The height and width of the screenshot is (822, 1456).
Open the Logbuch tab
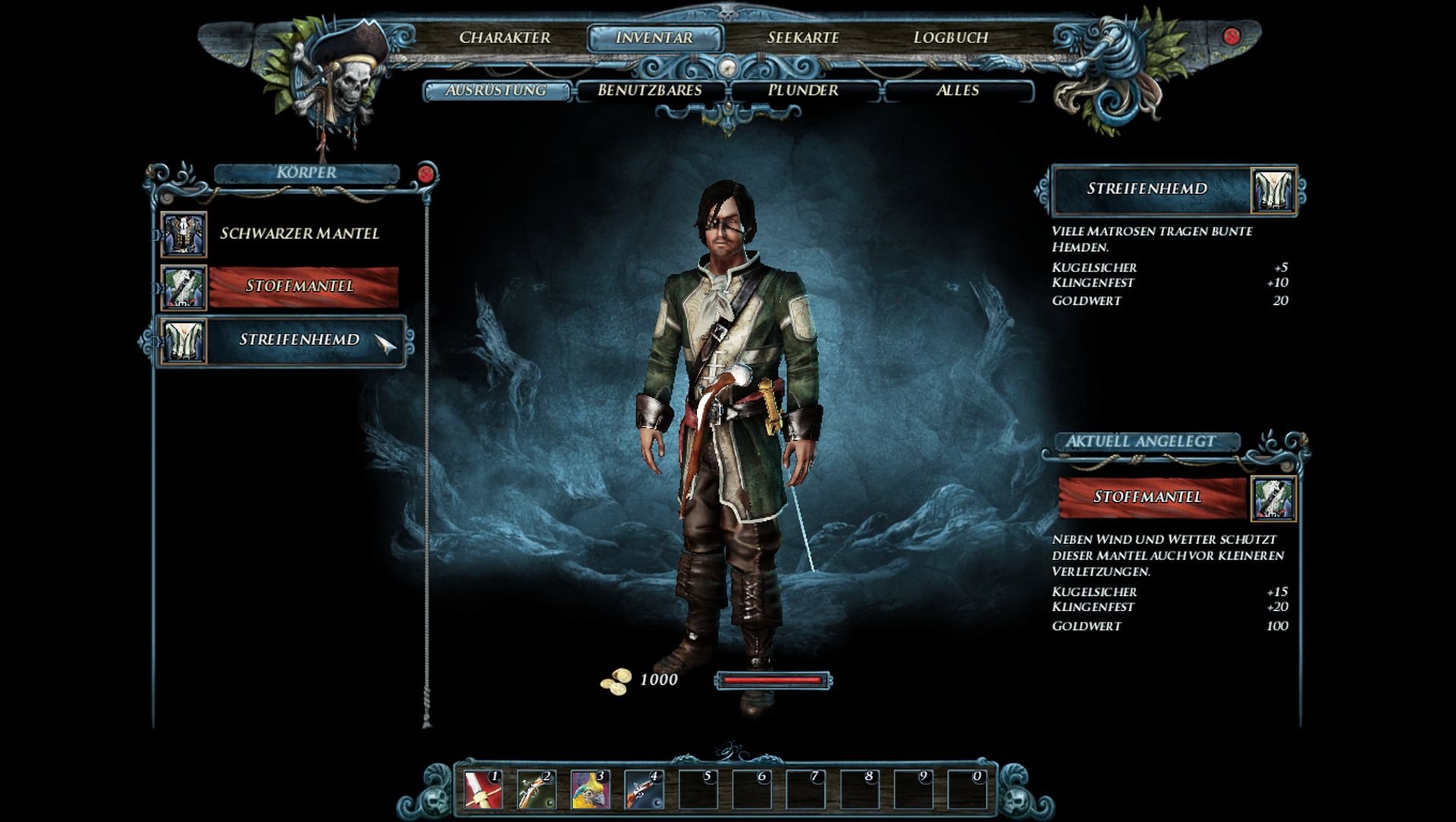coord(950,37)
